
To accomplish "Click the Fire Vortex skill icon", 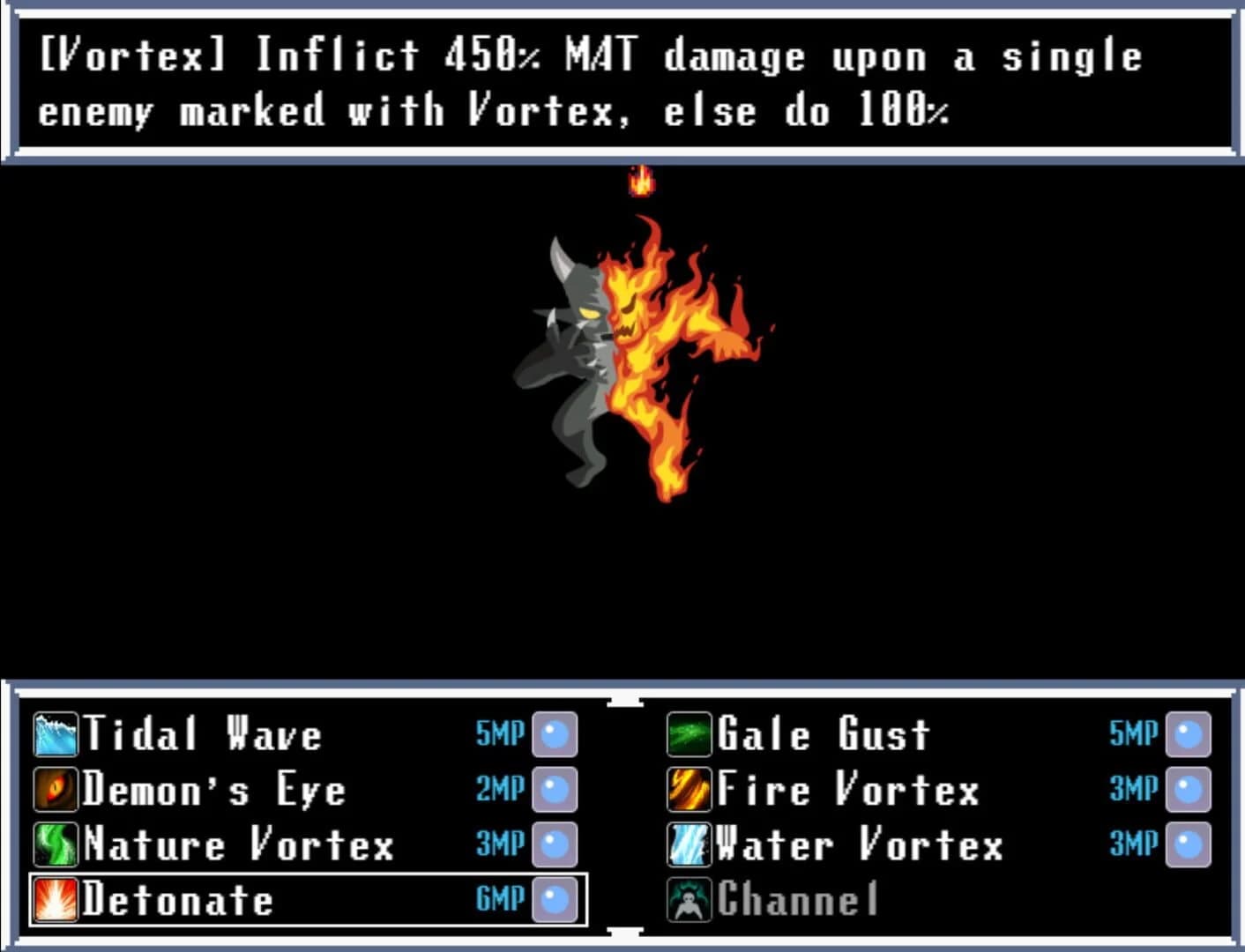I will [x=688, y=790].
